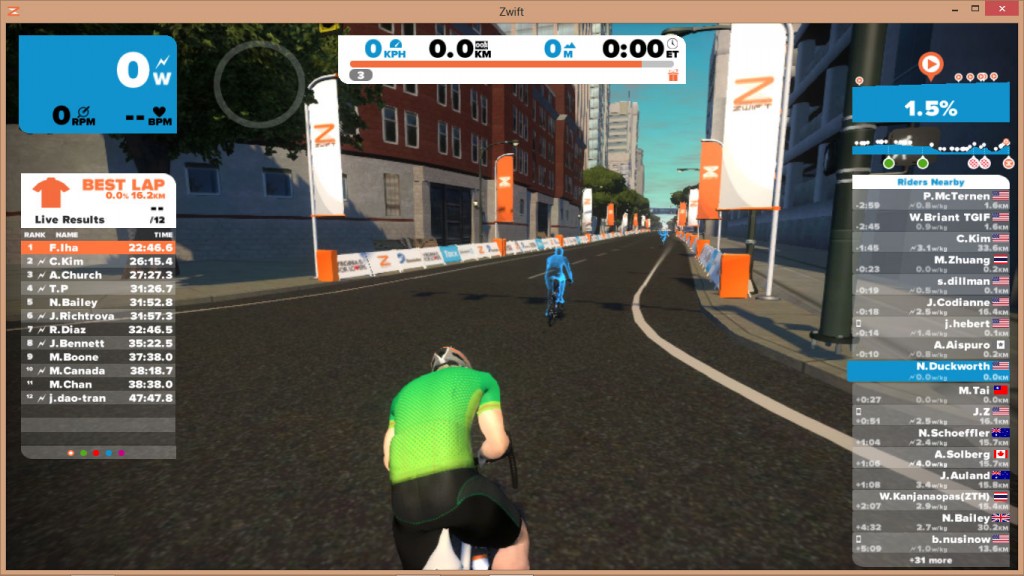Select F.Iha's top lap result row
The image size is (1024, 576).
click(98, 247)
